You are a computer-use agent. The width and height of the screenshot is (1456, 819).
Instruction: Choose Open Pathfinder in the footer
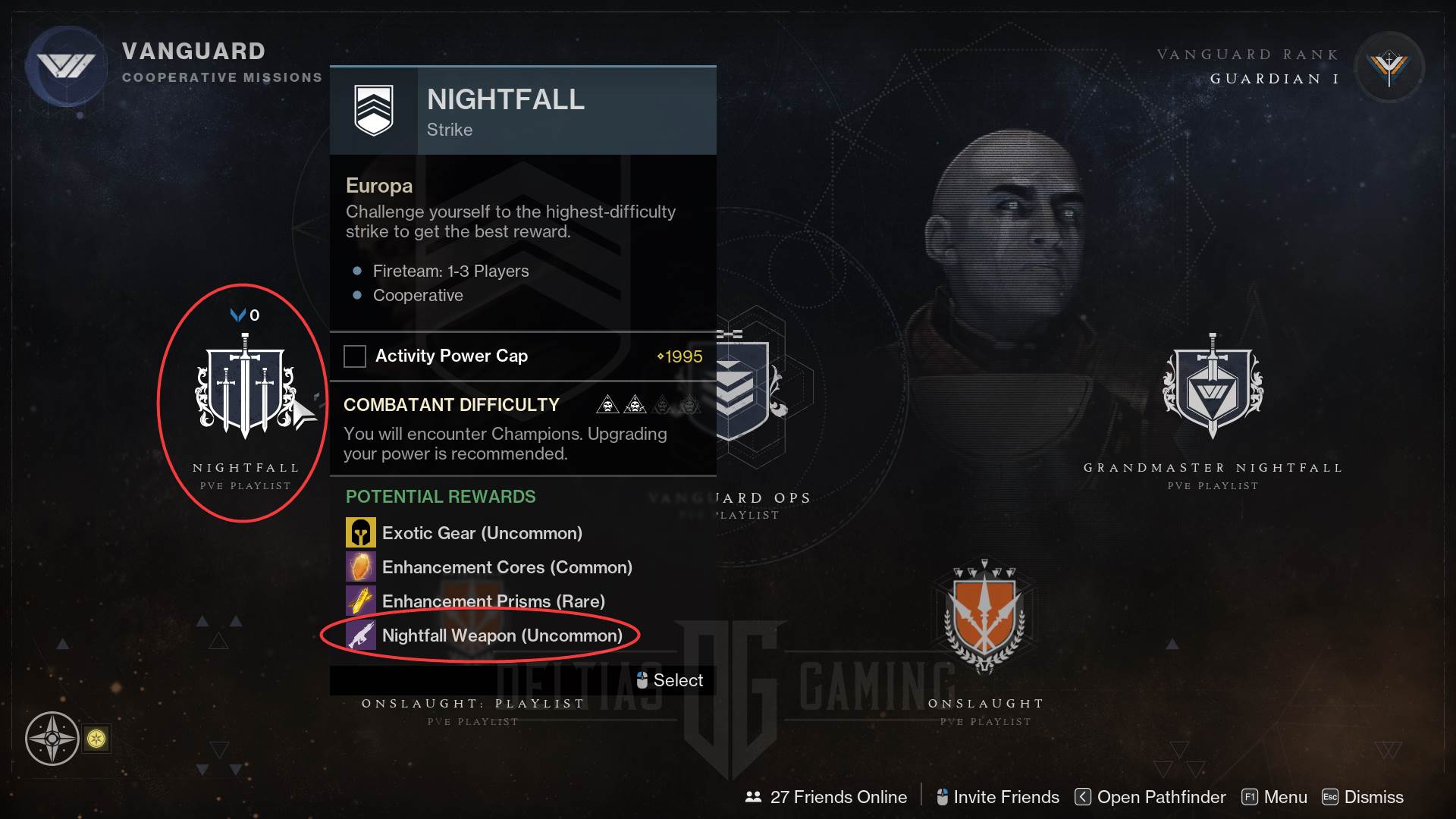pos(1150,797)
